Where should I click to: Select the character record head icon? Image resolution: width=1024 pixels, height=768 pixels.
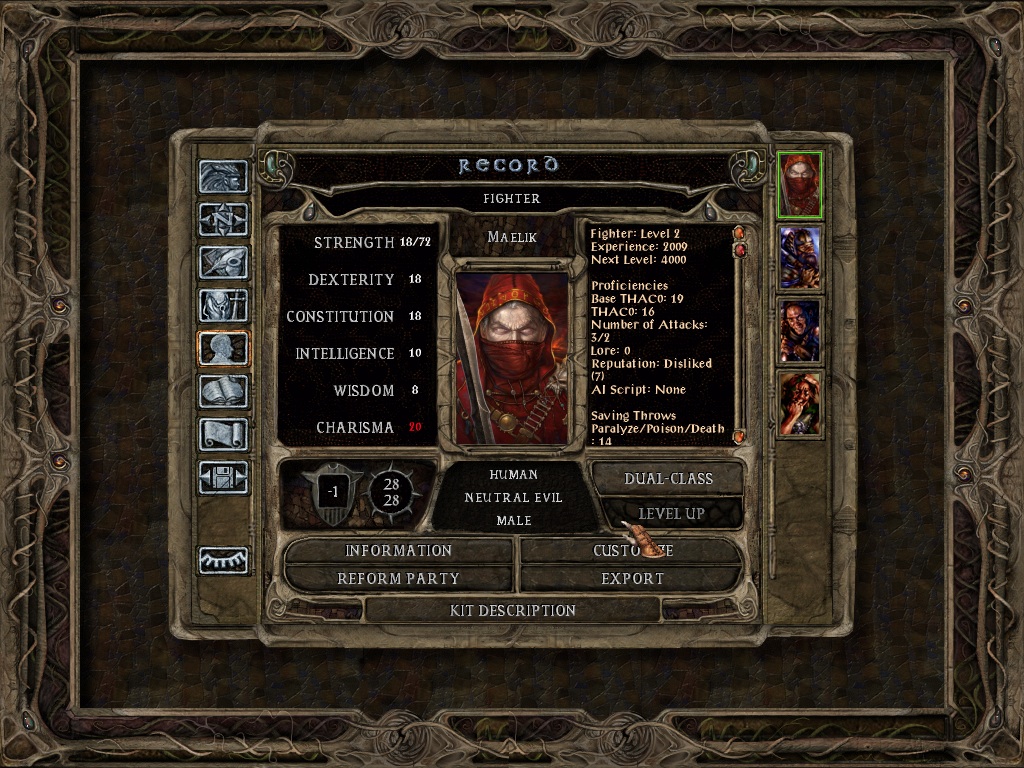pos(223,348)
